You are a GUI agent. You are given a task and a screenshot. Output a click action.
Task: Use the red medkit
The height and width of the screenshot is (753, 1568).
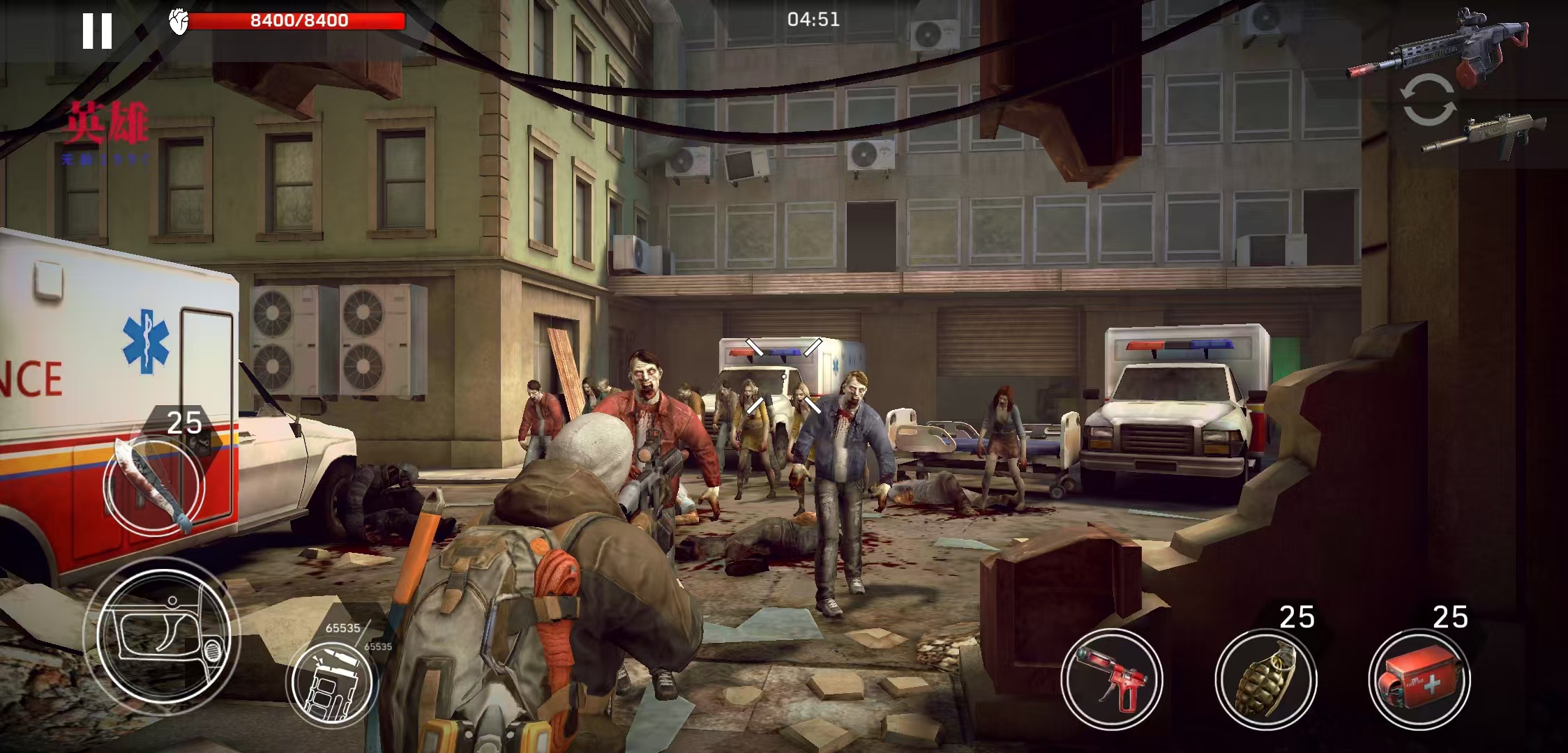pyautogui.click(x=1419, y=678)
